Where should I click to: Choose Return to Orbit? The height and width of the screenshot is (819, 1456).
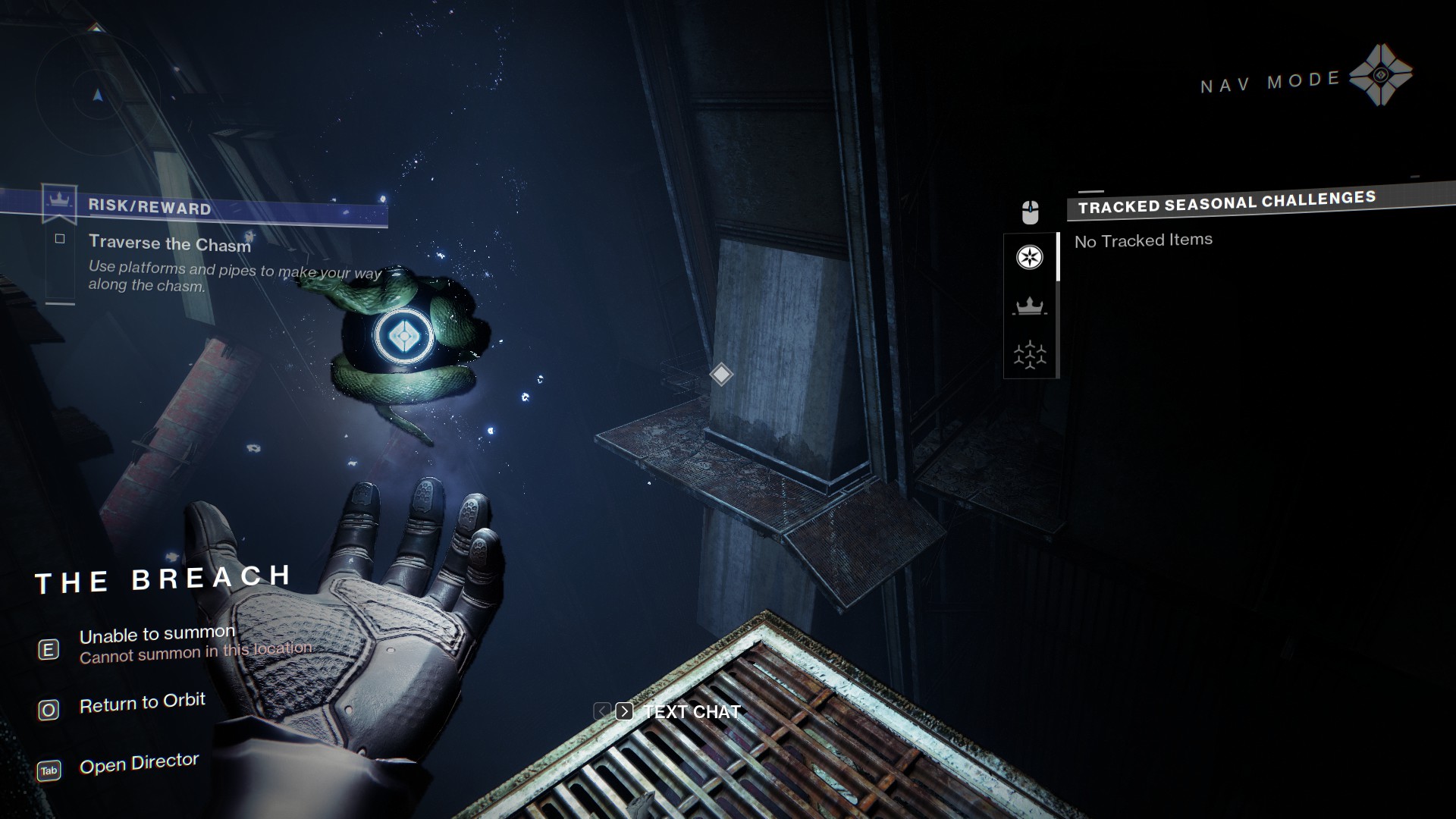click(x=142, y=703)
